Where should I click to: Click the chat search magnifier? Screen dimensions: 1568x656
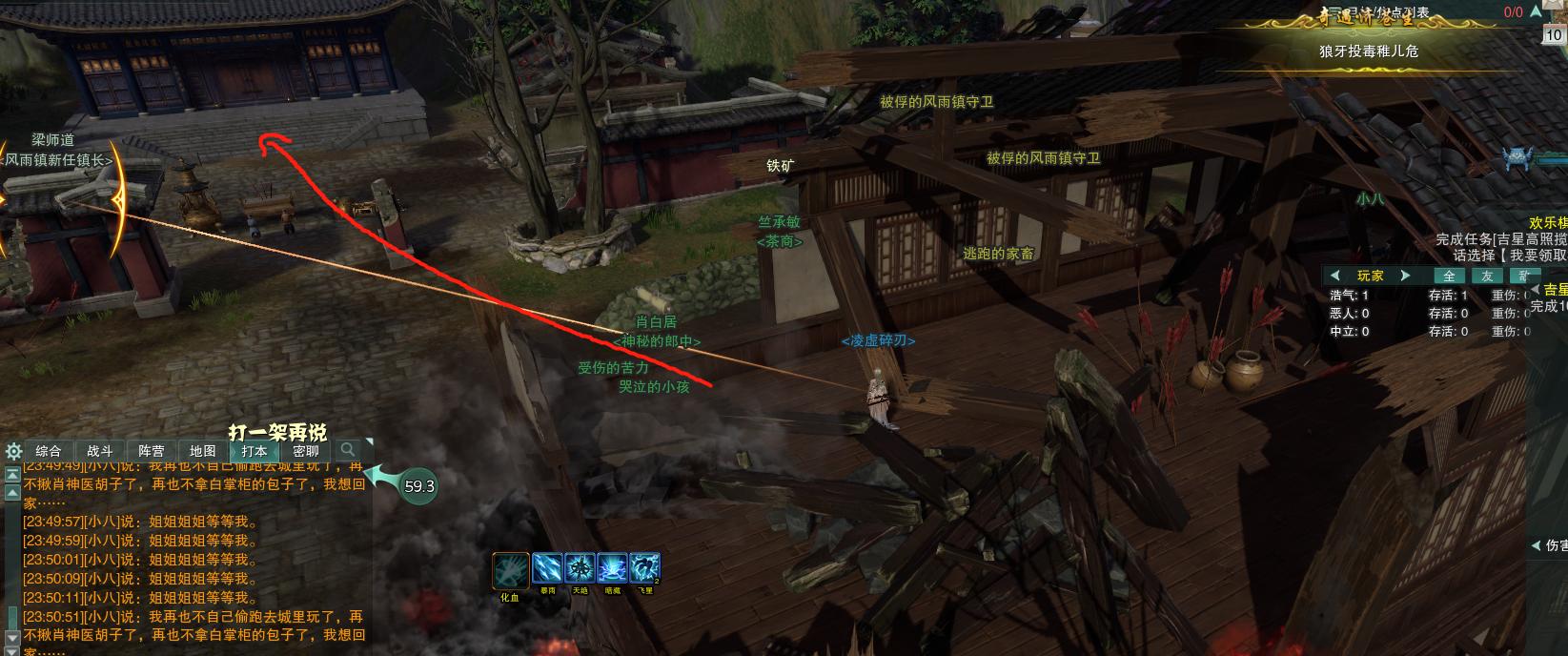[x=349, y=450]
